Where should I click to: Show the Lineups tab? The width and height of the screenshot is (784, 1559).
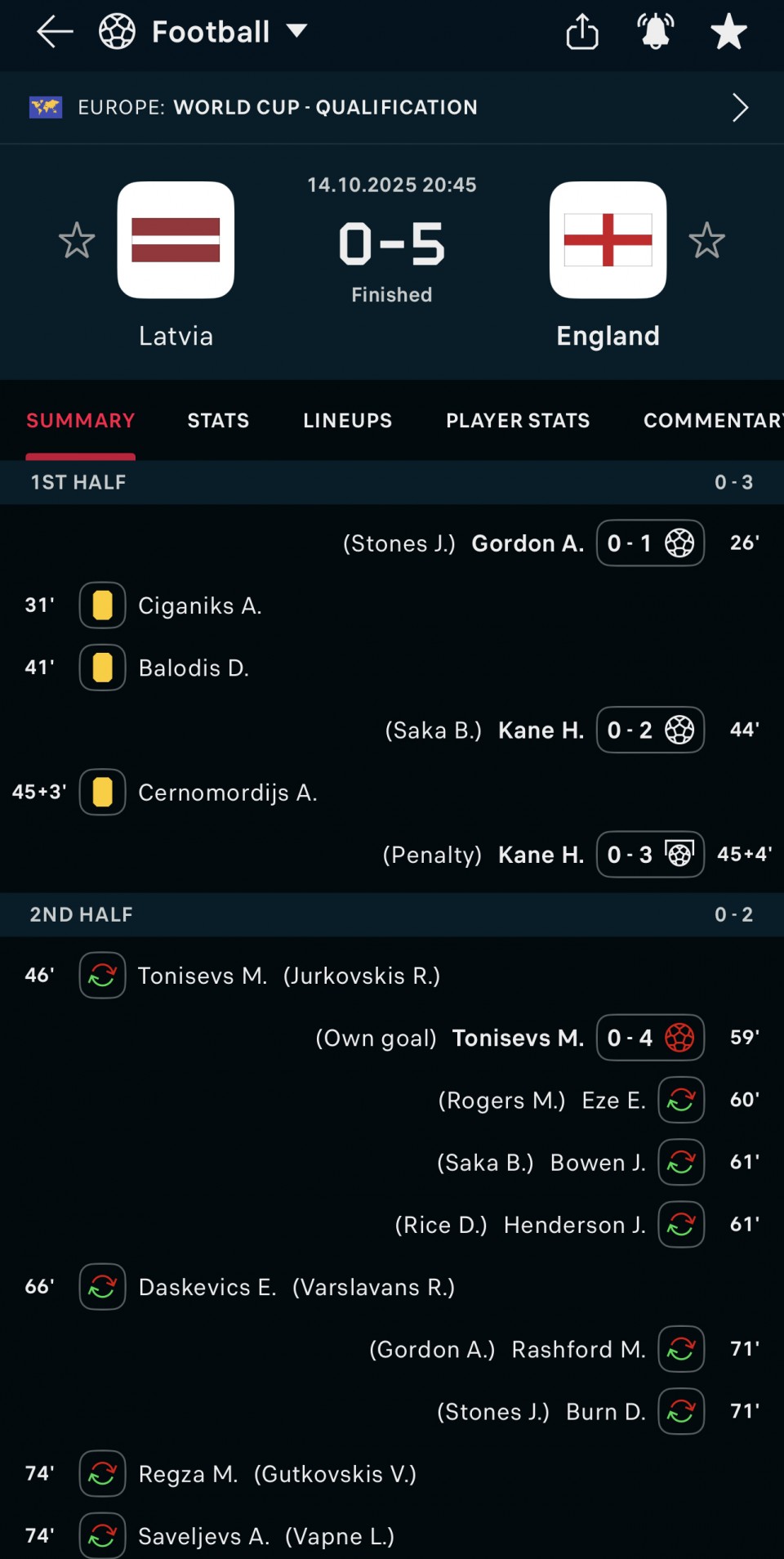click(x=347, y=421)
